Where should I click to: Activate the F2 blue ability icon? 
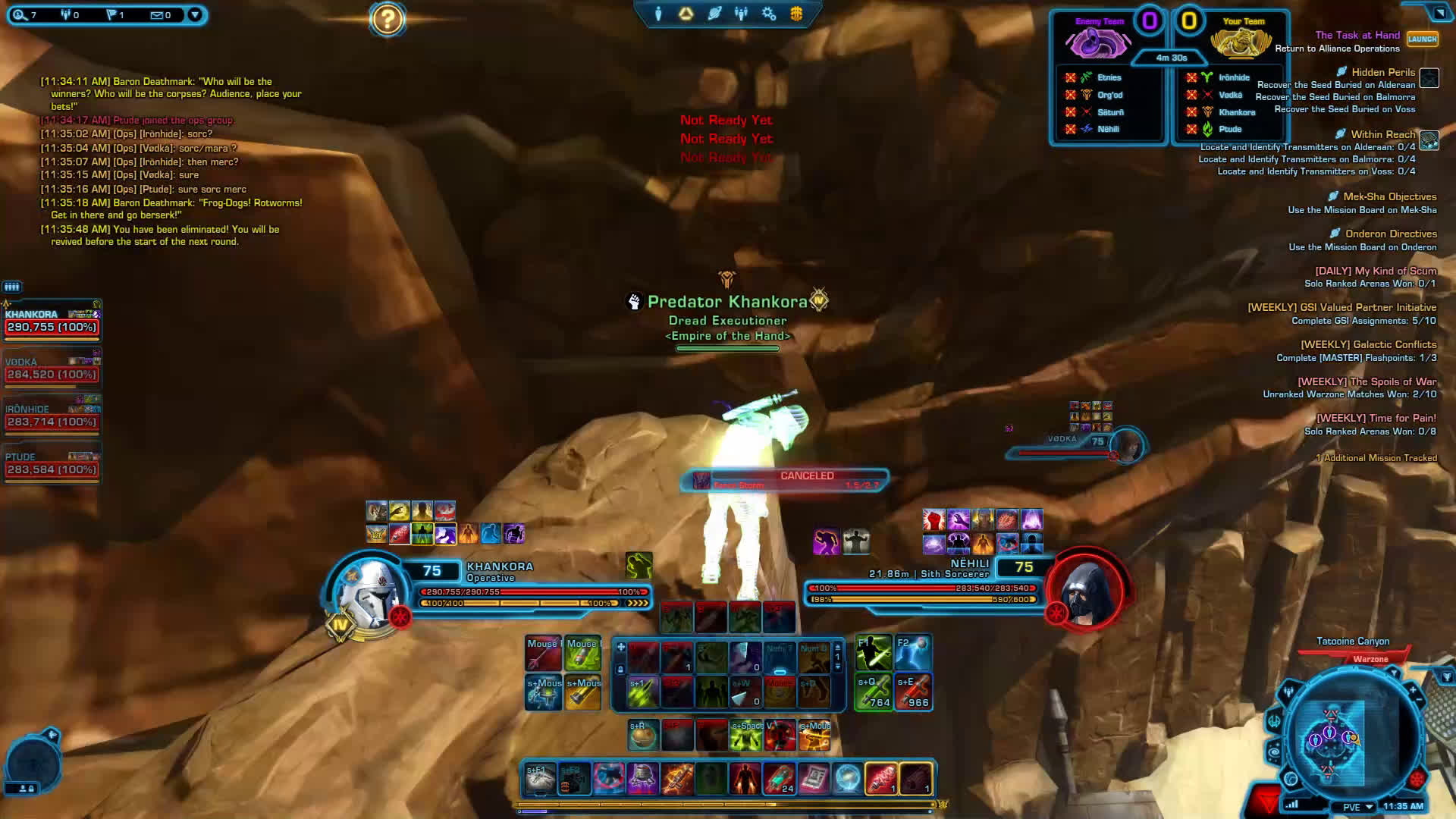click(912, 653)
